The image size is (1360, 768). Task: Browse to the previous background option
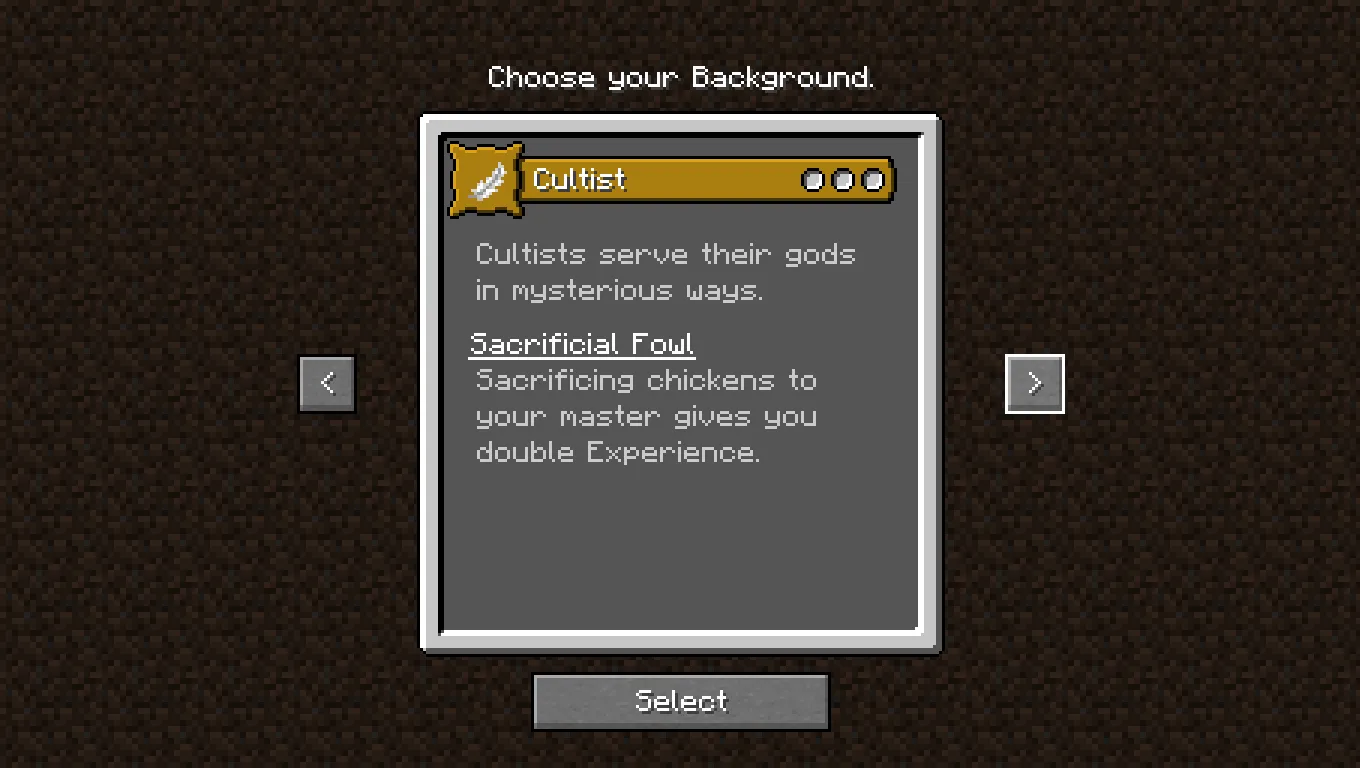click(x=326, y=384)
